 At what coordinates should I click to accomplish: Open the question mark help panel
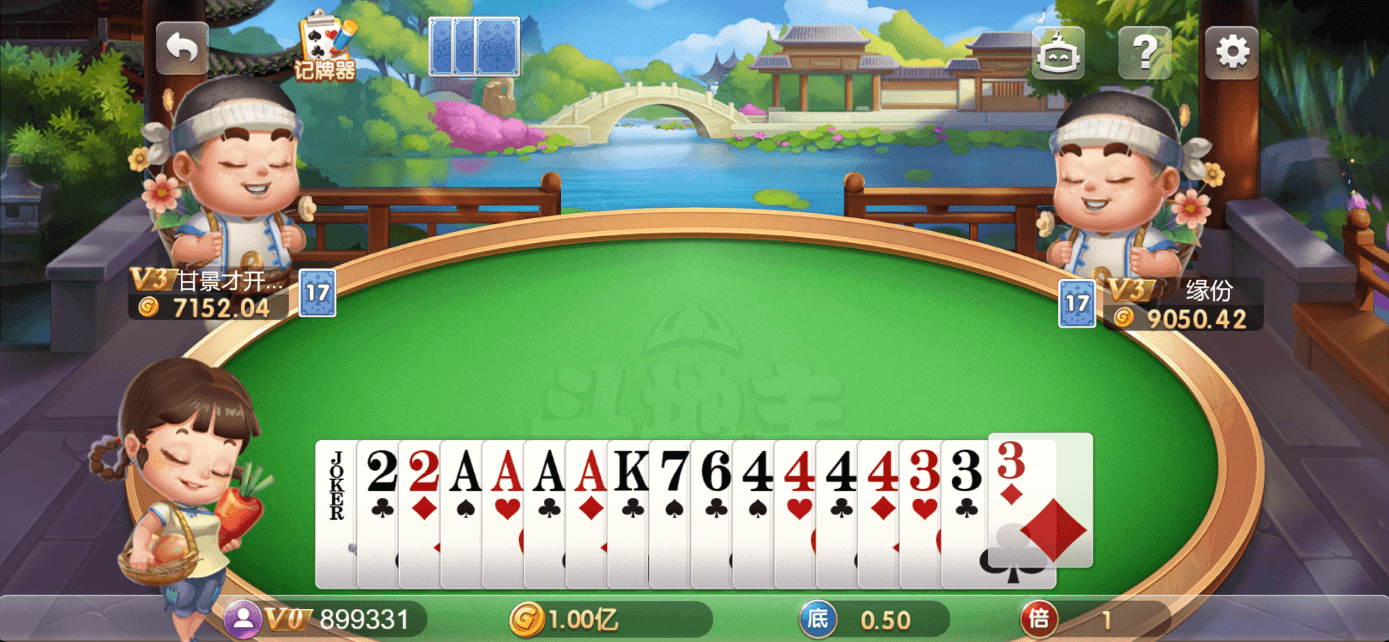pyautogui.click(x=1144, y=51)
